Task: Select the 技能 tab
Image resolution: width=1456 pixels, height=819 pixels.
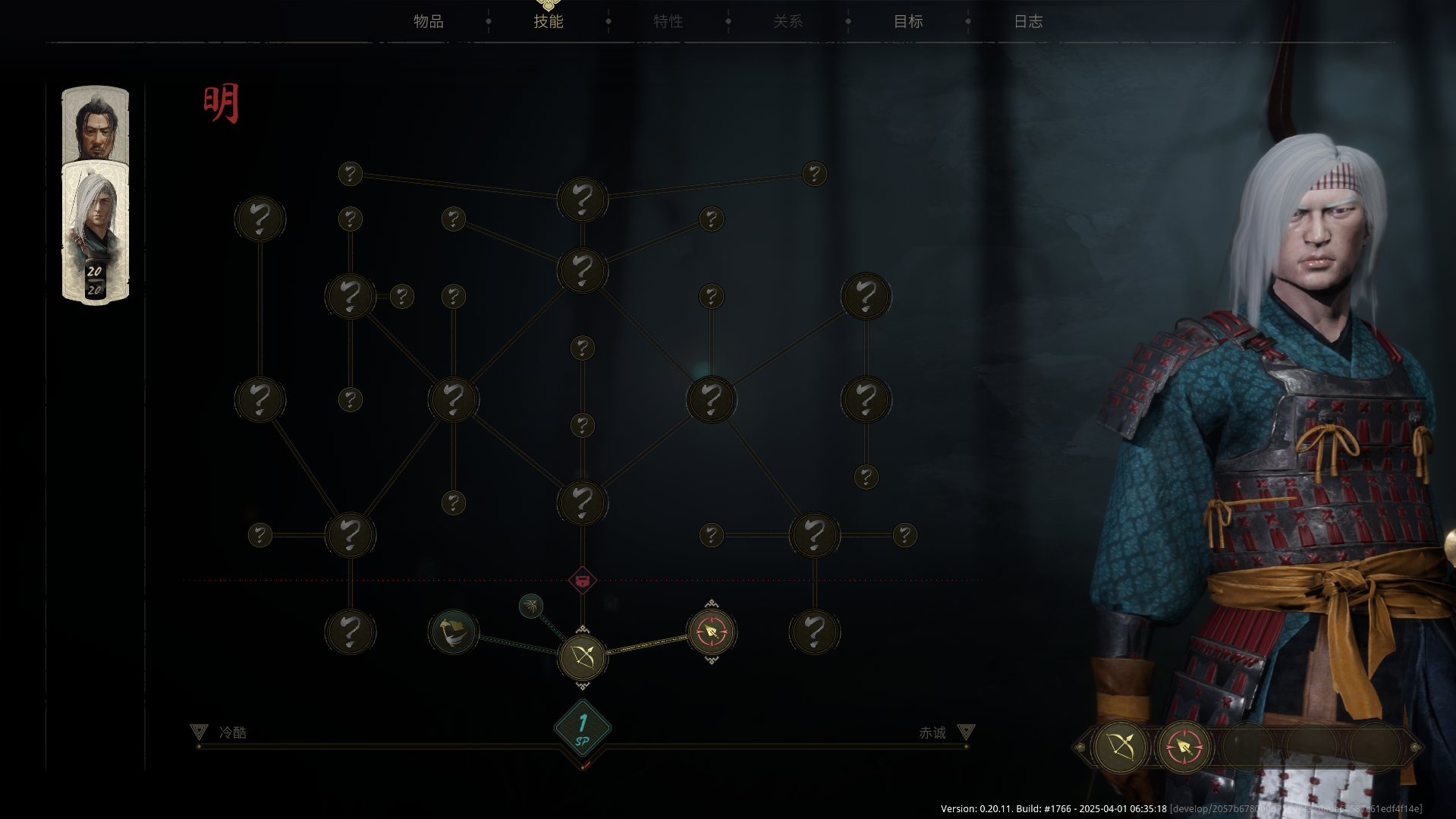Action: coord(548,21)
